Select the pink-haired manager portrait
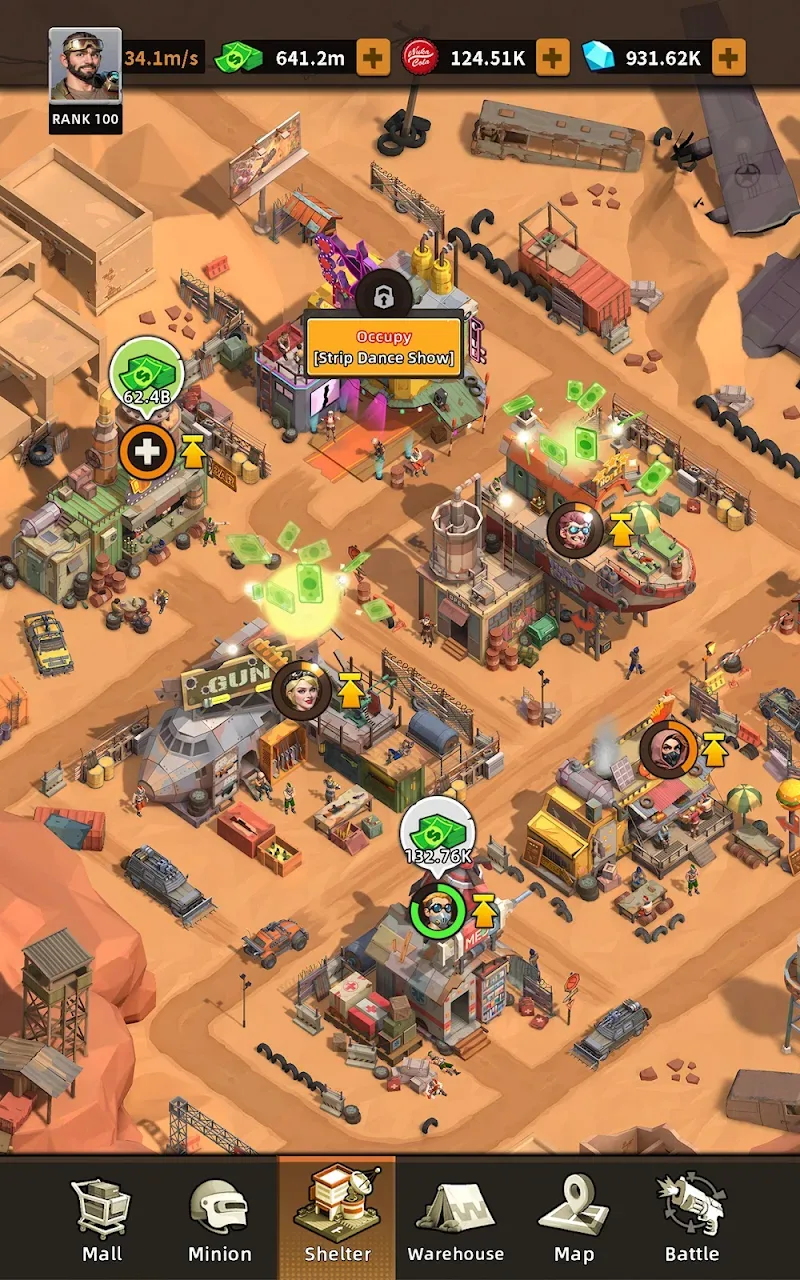The height and width of the screenshot is (1280, 800). click(x=575, y=530)
